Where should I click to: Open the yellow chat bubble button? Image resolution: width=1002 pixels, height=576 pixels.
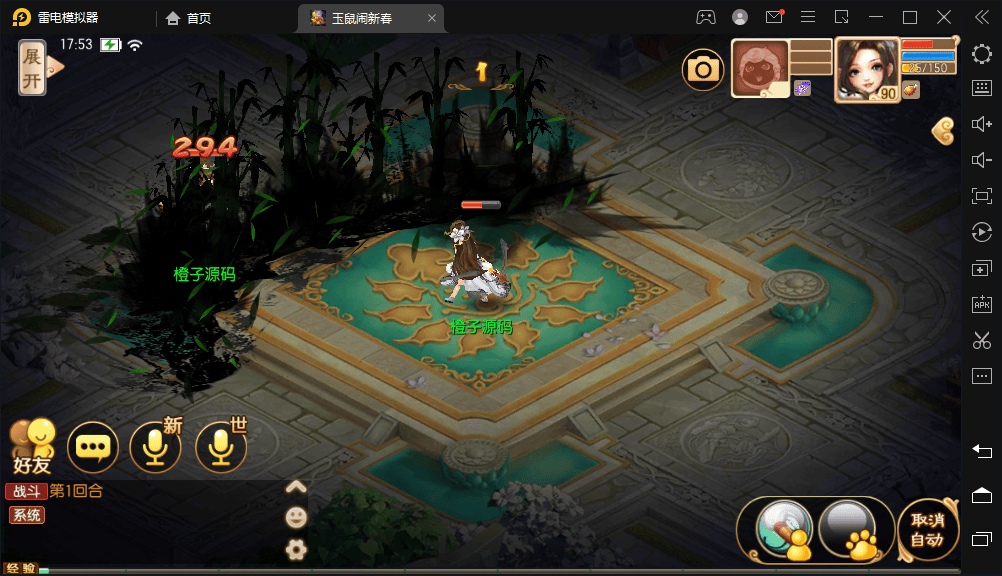(93, 448)
